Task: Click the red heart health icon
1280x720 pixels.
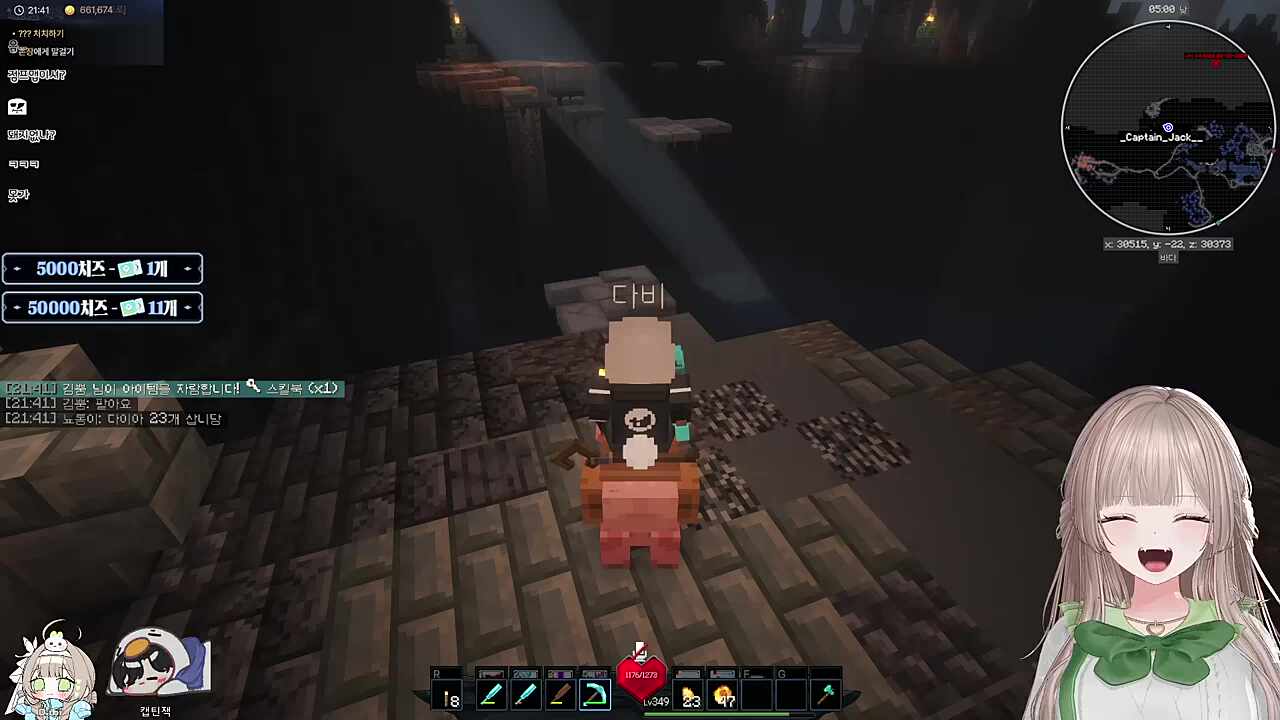Action: point(641,677)
